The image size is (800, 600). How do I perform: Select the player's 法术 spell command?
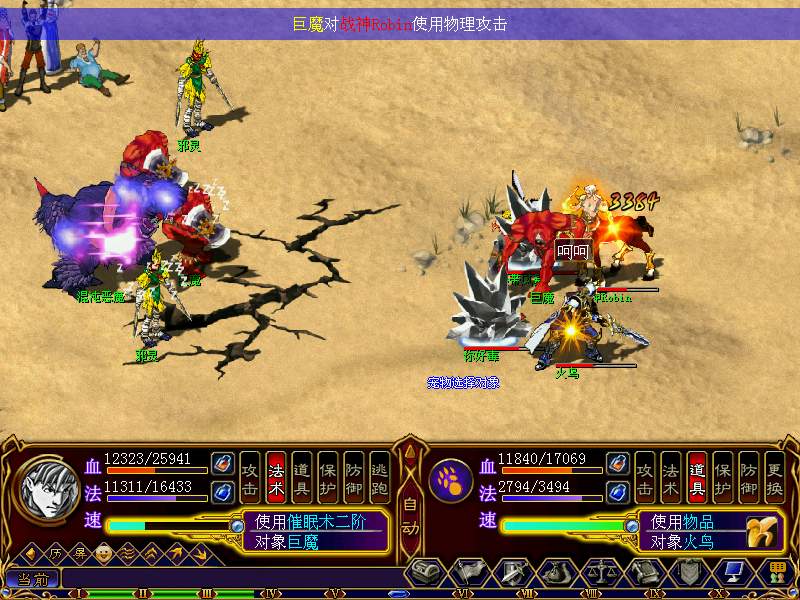point(276,477)
